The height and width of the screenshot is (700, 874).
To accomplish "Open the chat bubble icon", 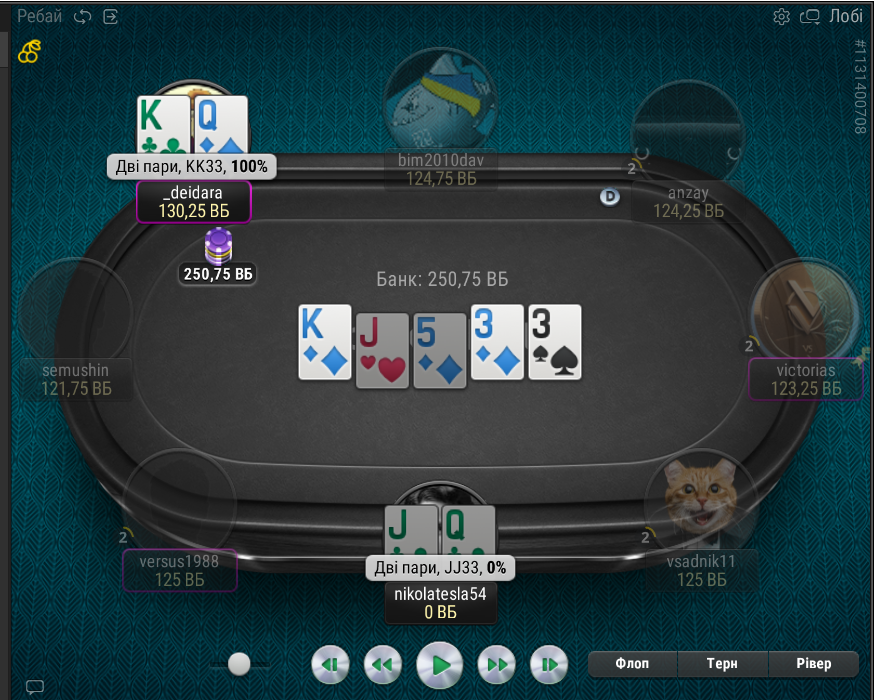I will [x=35, y=686].
